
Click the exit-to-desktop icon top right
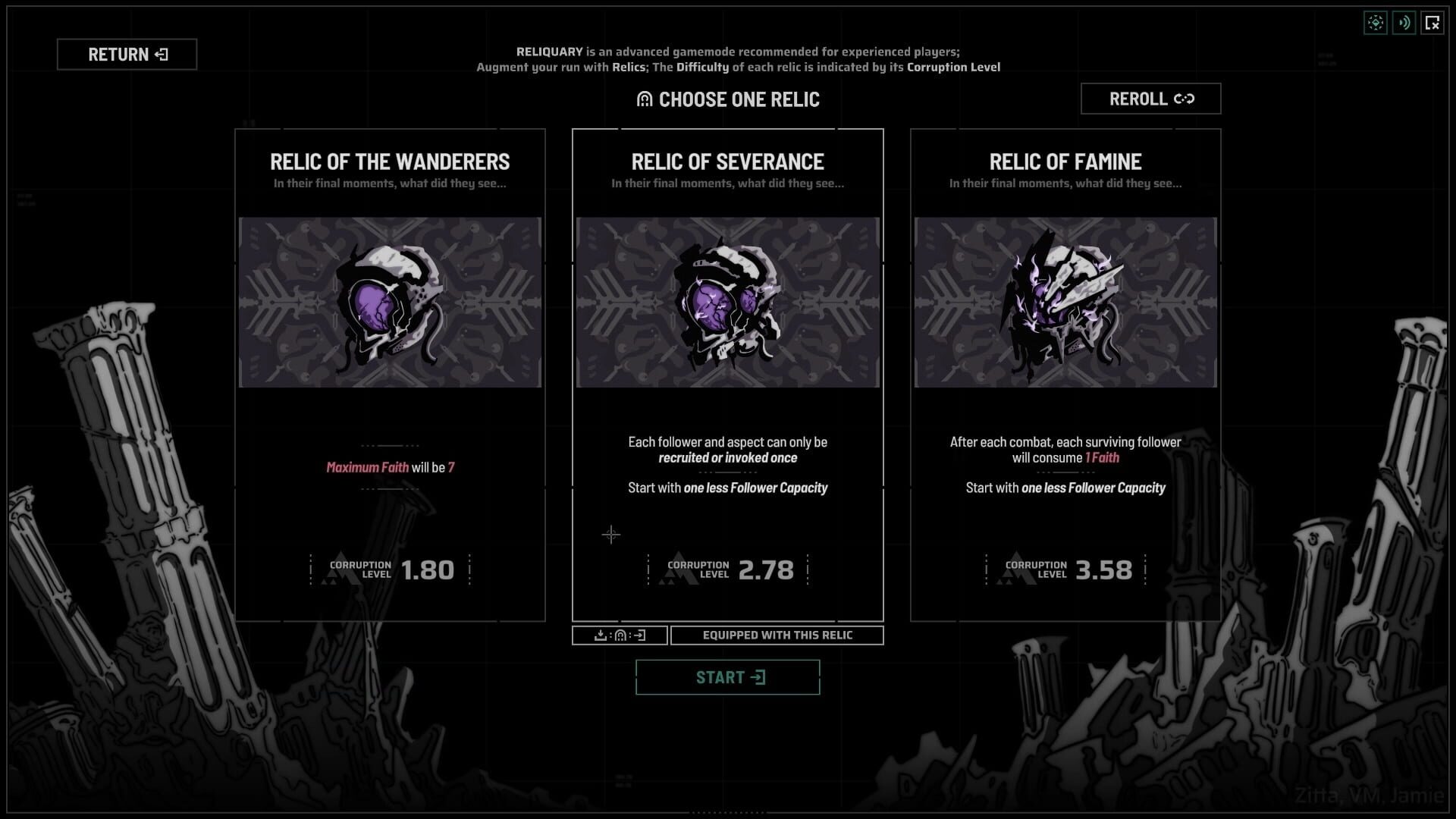pyautogui.click(x=1432, y=23)
